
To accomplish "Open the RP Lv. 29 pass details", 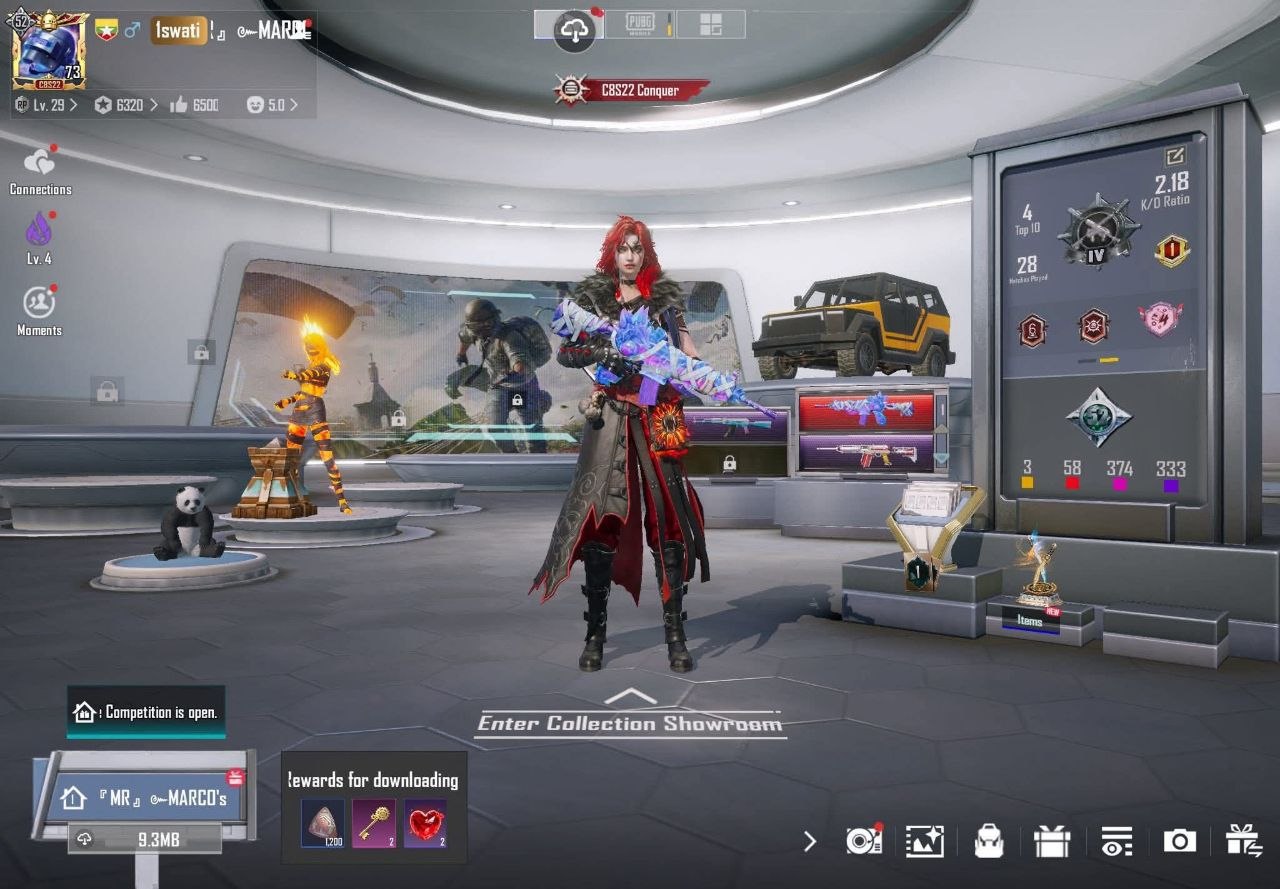I will tap(46, 104).
